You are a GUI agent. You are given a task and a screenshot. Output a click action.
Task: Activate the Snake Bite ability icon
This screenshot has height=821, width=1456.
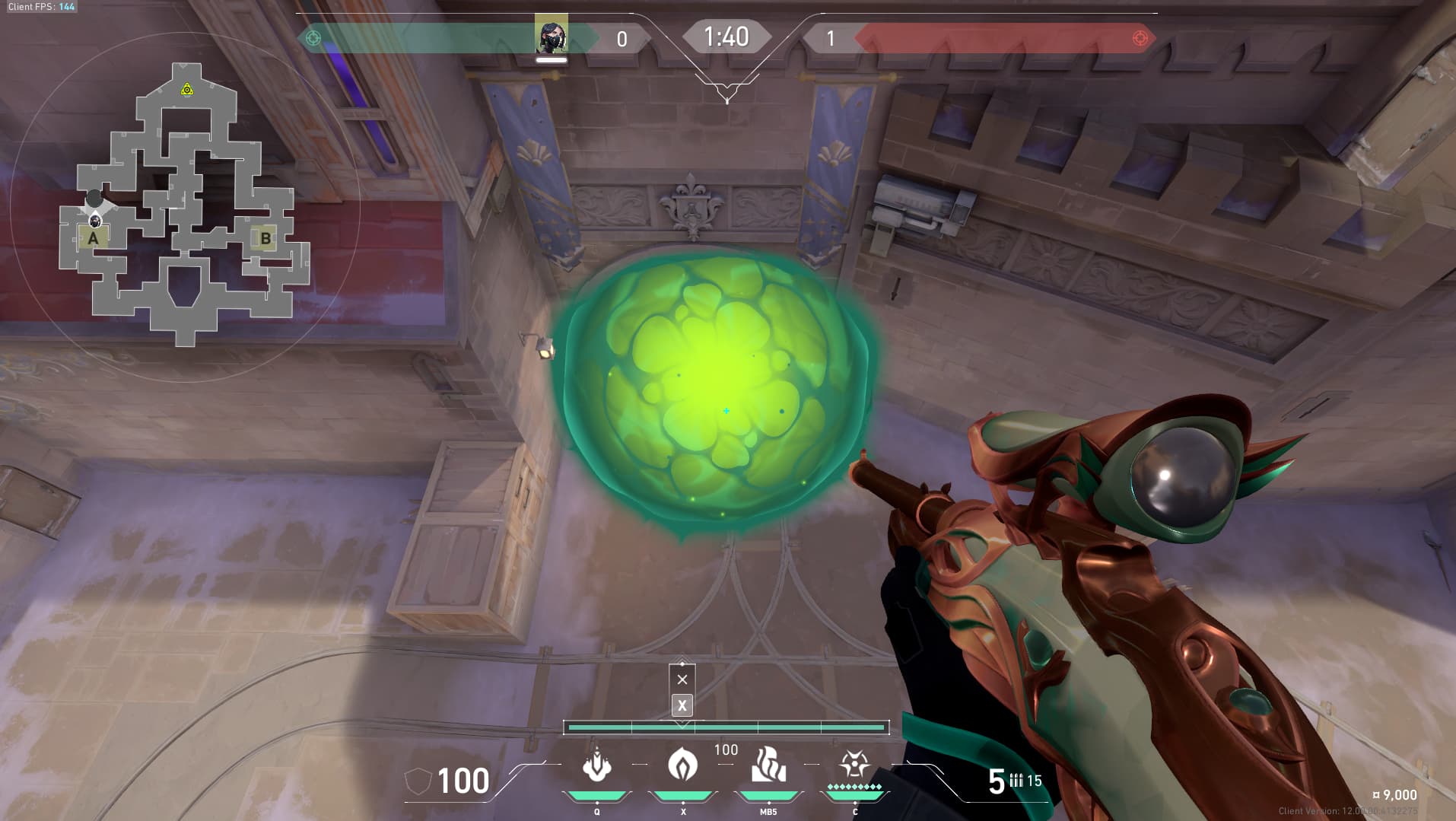coord(596,765)
